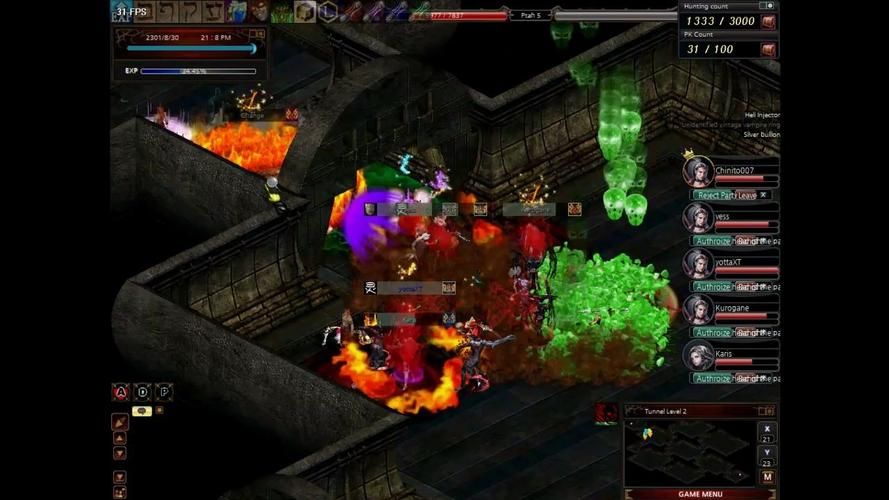Select party member yottaXT's portrait
Screen dimensions: 889x500
point(698,263)
